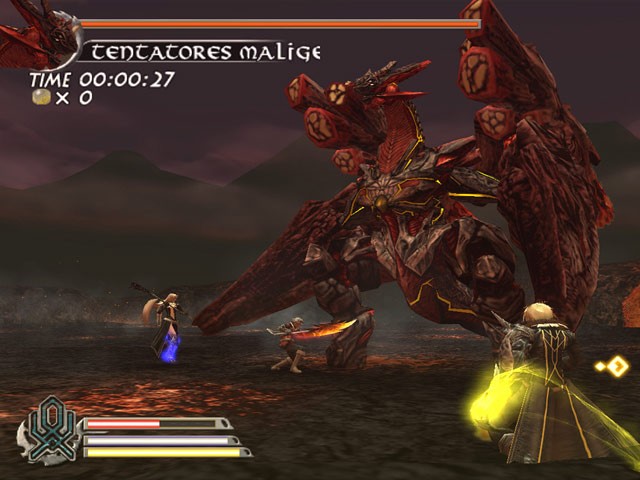Select the yellow diamond target marker
Viewport: 640px width, 480px height.
point(616,367)
